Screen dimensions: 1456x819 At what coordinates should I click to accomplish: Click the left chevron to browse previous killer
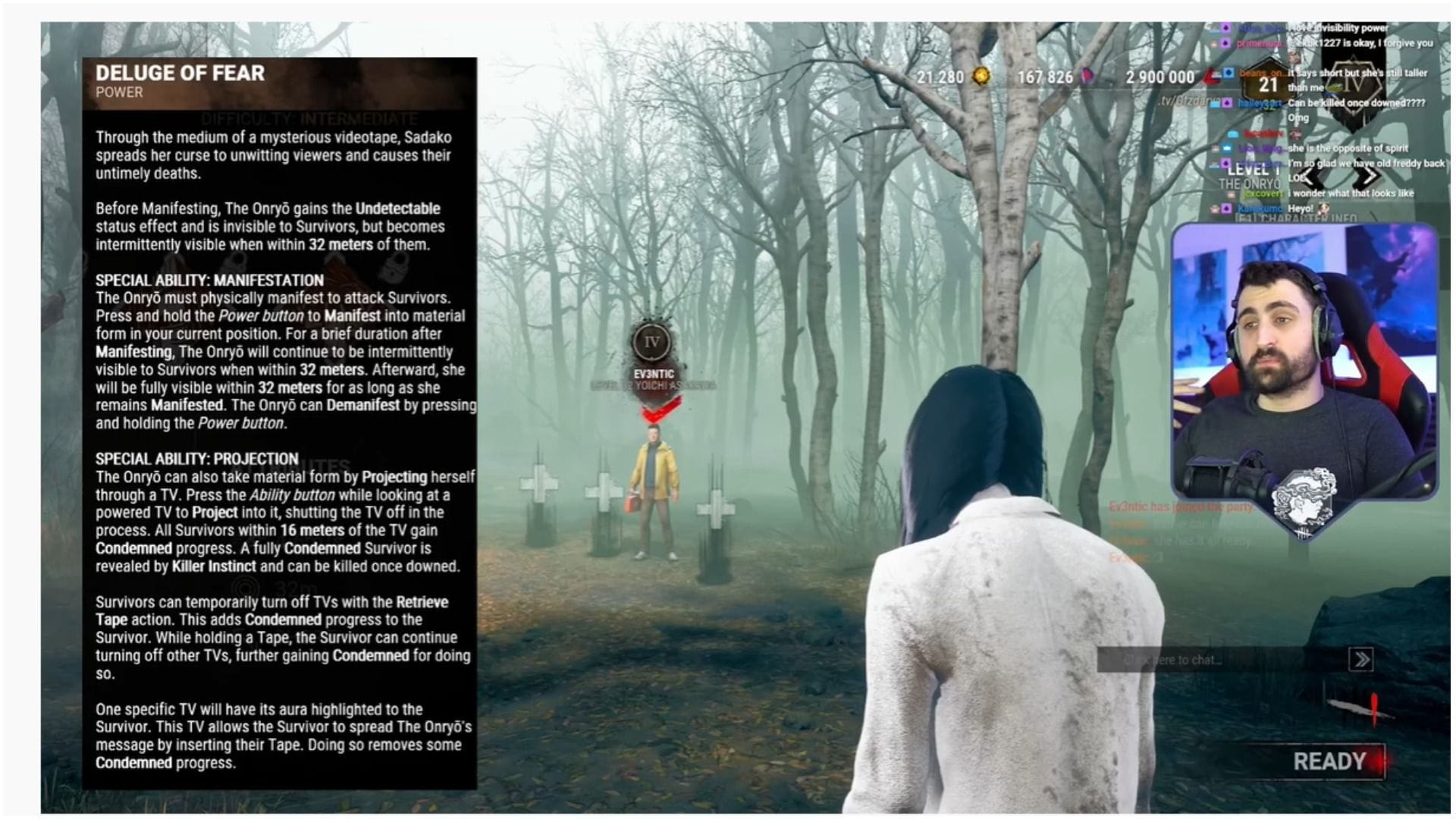[x=1309, y=176]
